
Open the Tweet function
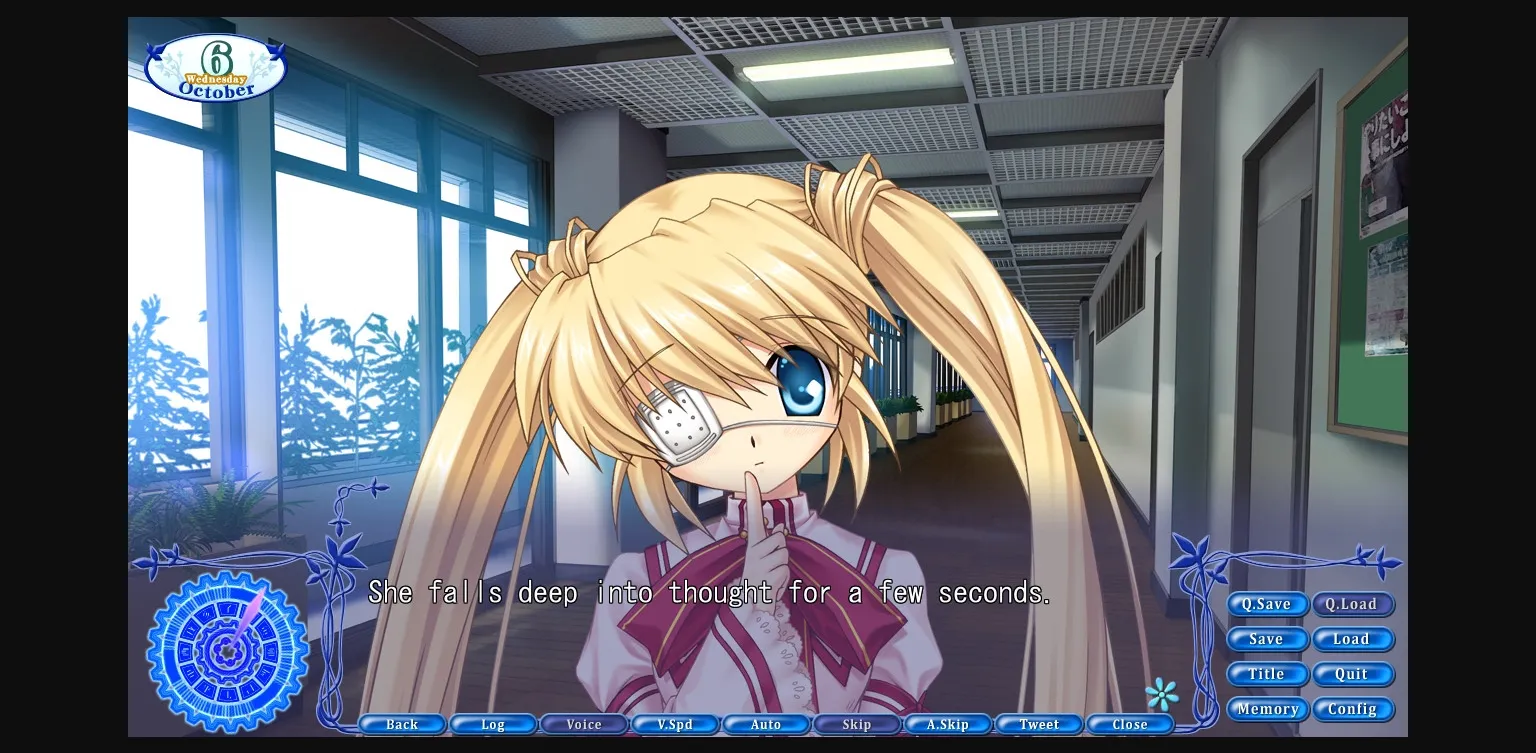pyautogui.click(x=1039, y=724)
